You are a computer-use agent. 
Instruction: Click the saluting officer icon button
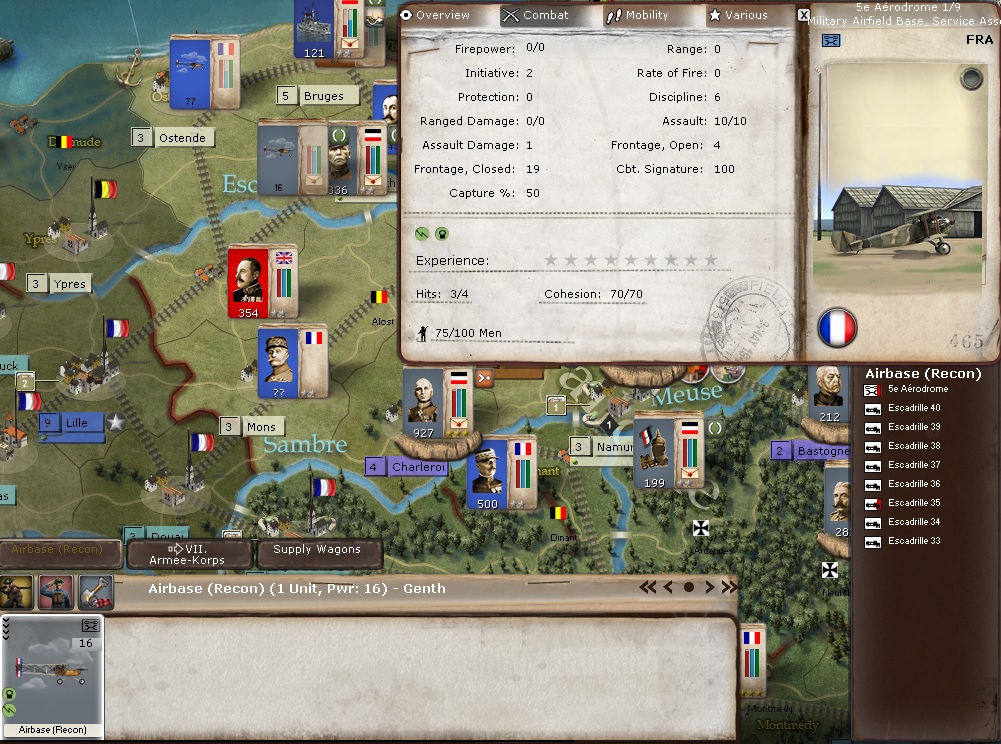pyautogui.click(x=56, y=592)
